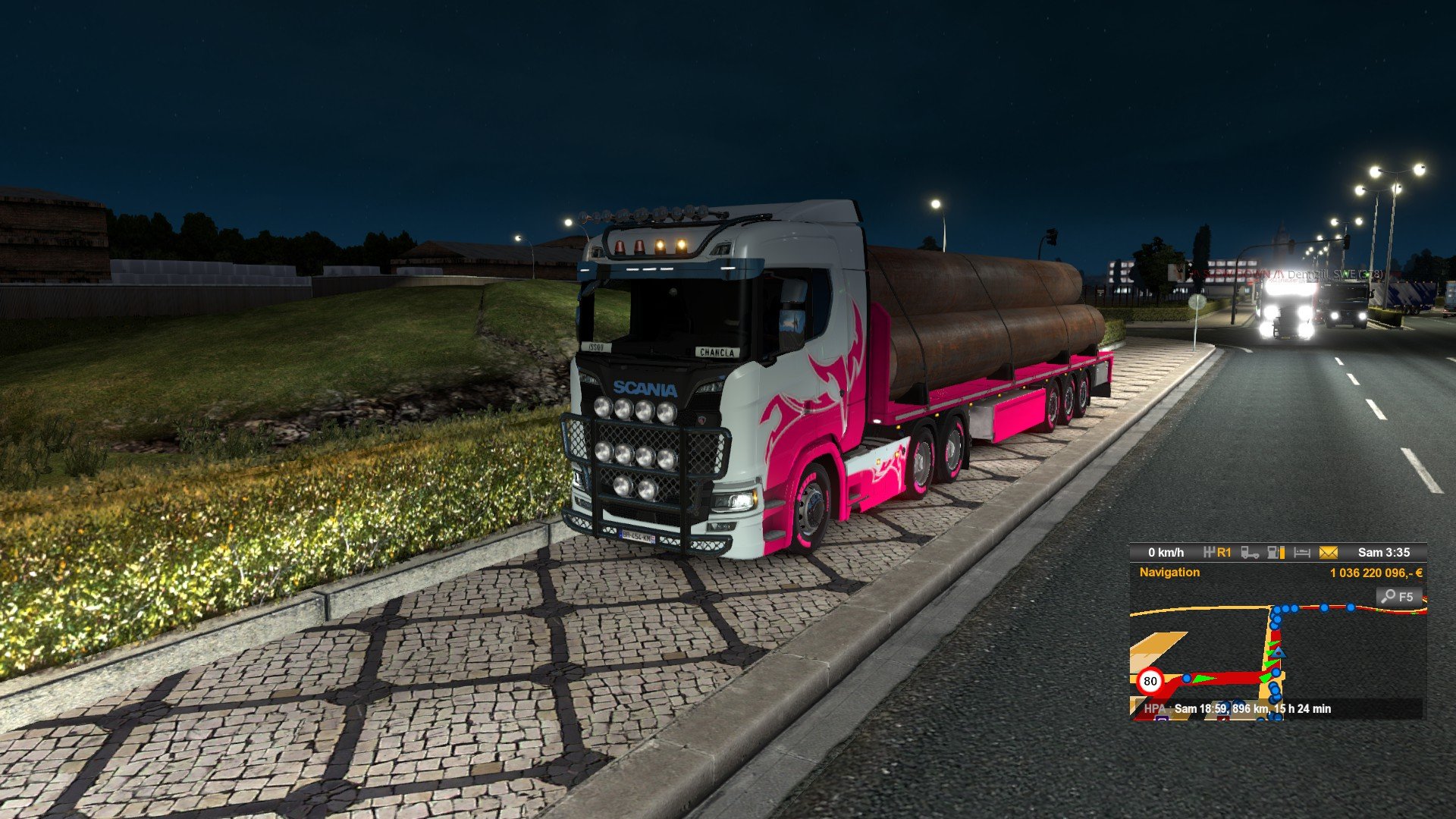The width and height of the screenshot is (1456, 819).
Task: Select the Navigation panel title
Action: coord(1169,573)
